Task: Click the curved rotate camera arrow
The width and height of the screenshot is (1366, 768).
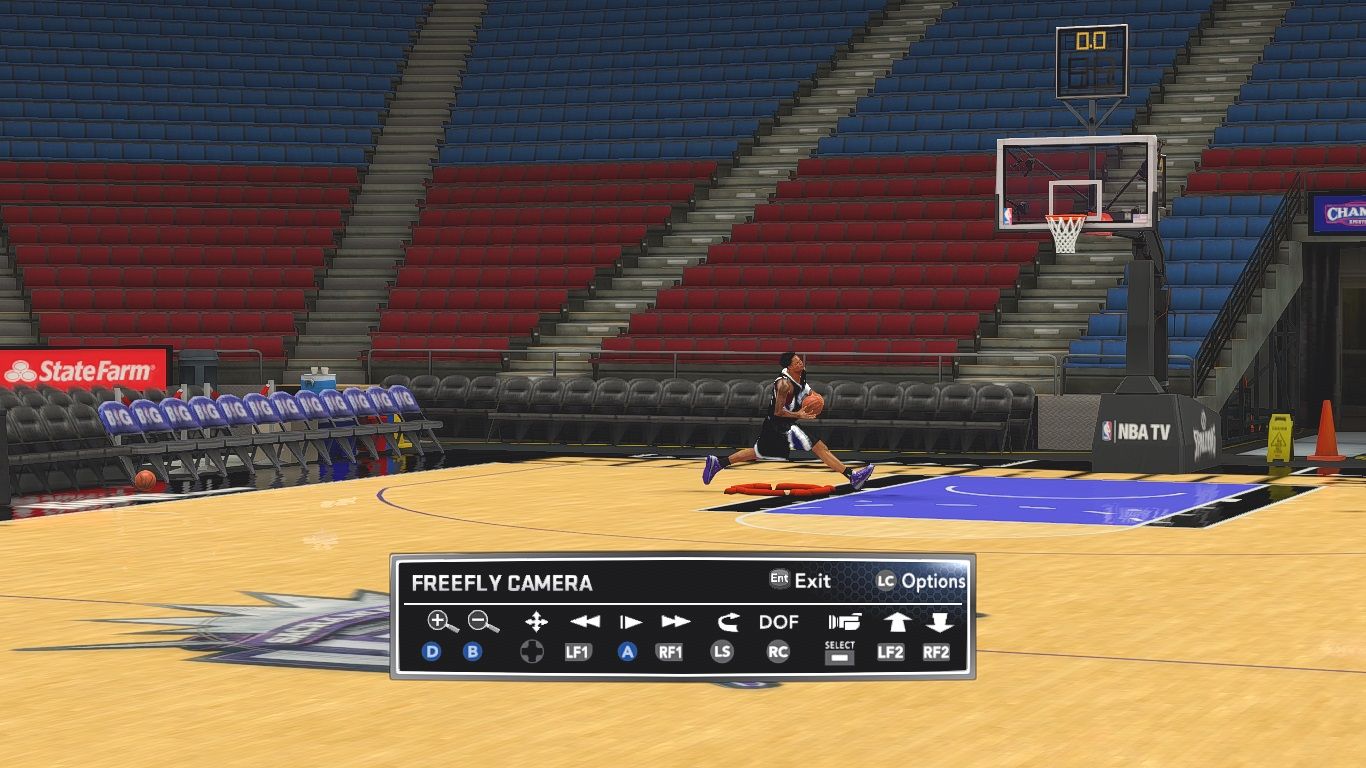Action: tap(727, 622)
